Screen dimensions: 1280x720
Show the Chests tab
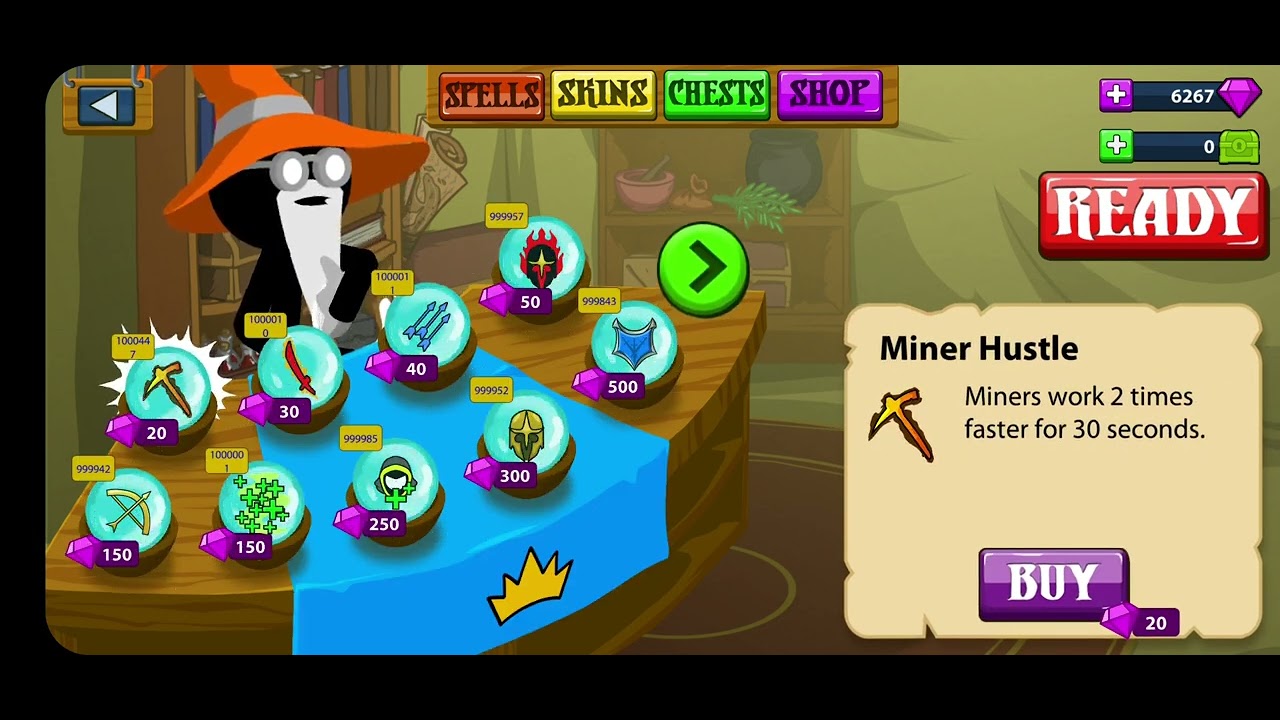coord(716,96)
